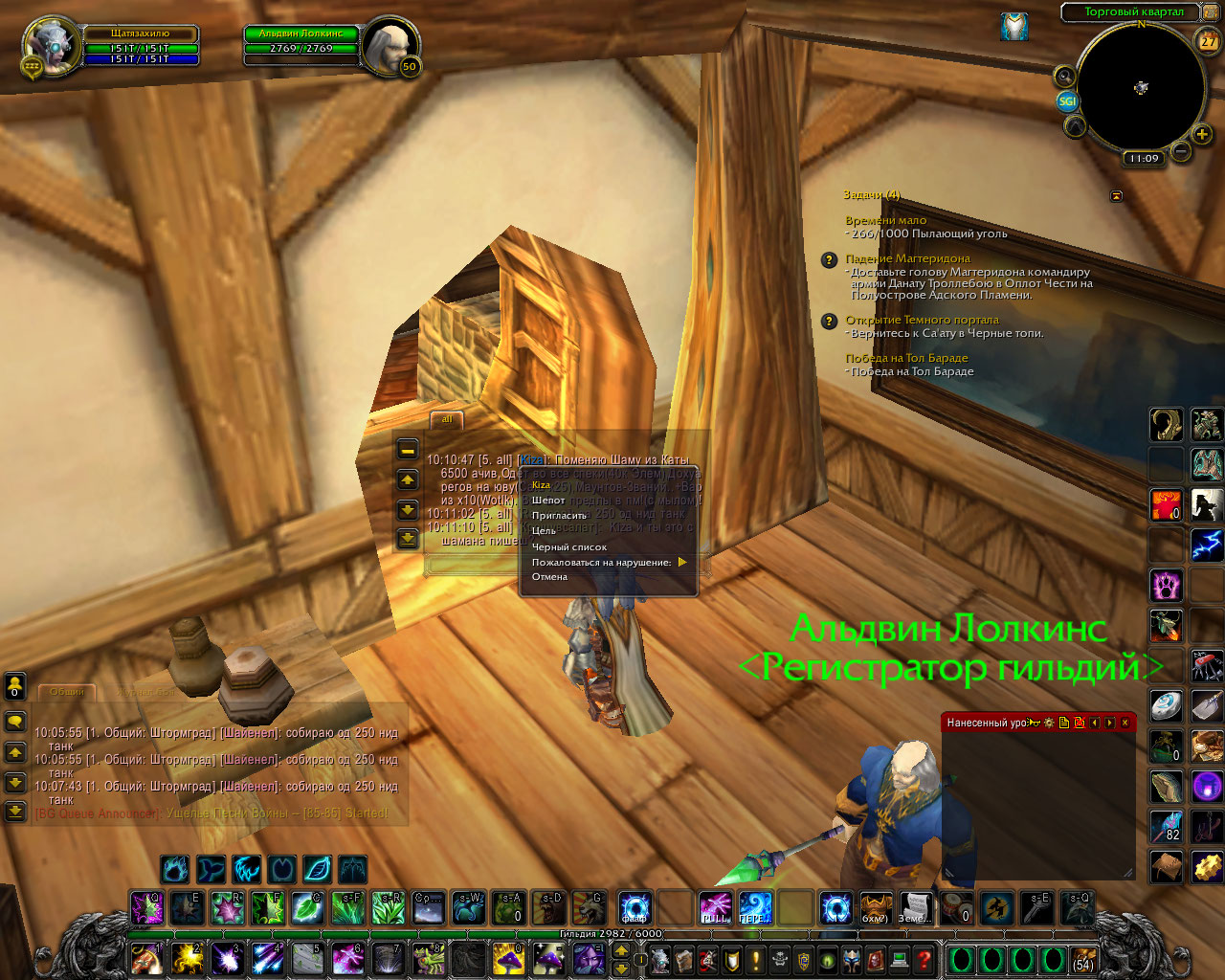This screenshot has height=980, width=1225.
Task: Open the minimap tracking magnifier button
Action: pyautogui.click(x=1063, y=76)
